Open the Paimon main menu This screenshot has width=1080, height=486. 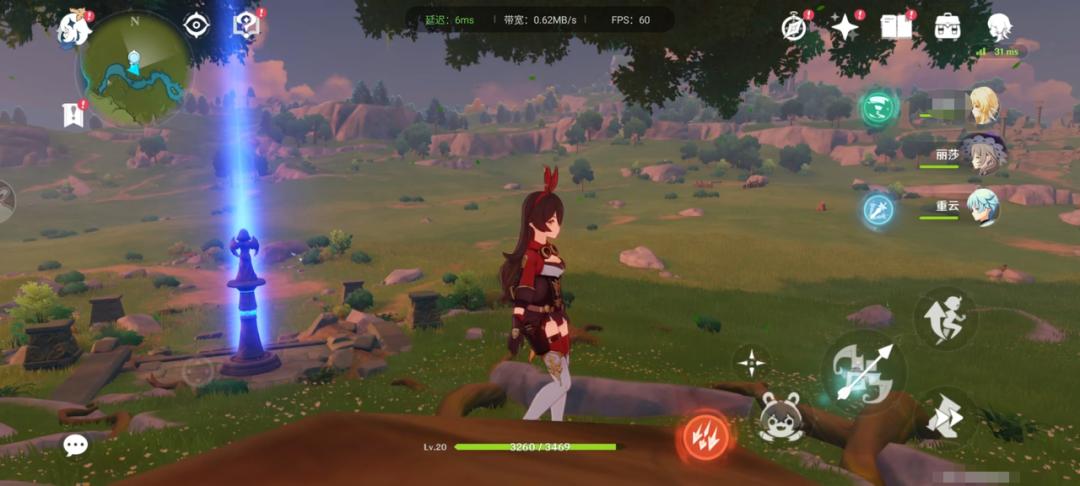tap(76, 28)
